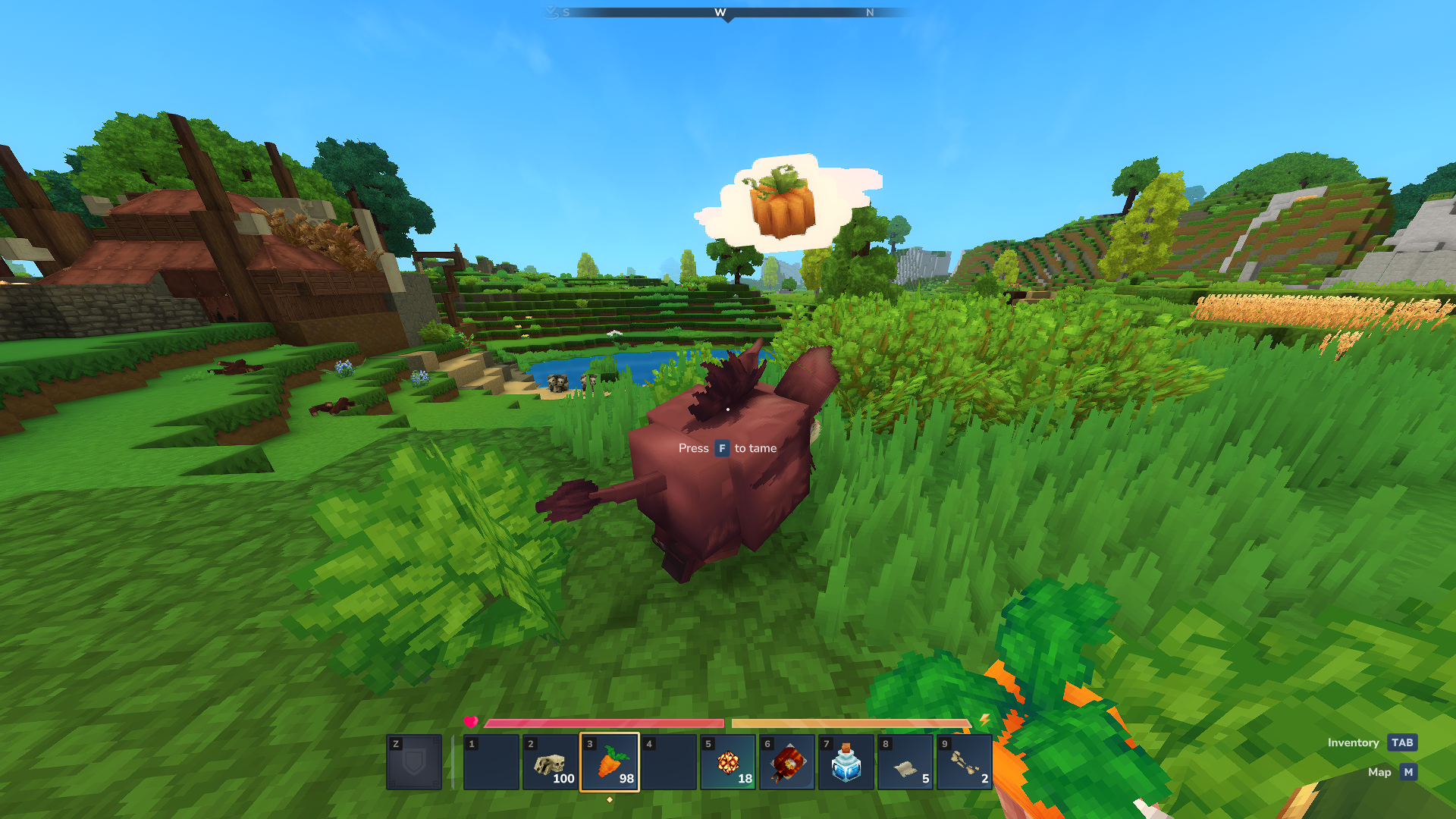Screen dimensions: 1456x819
Task: Open the Inventory via its label
Action: (1354, 742)
